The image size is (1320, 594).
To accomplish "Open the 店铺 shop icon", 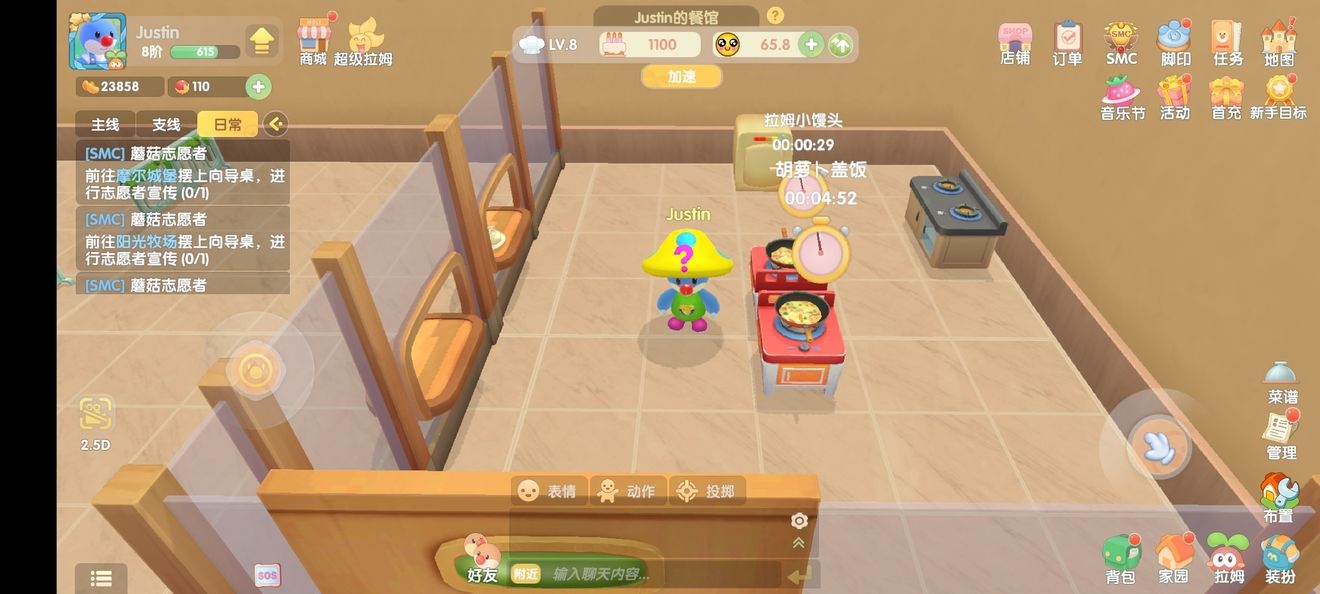I will (x=1015, y=43).
